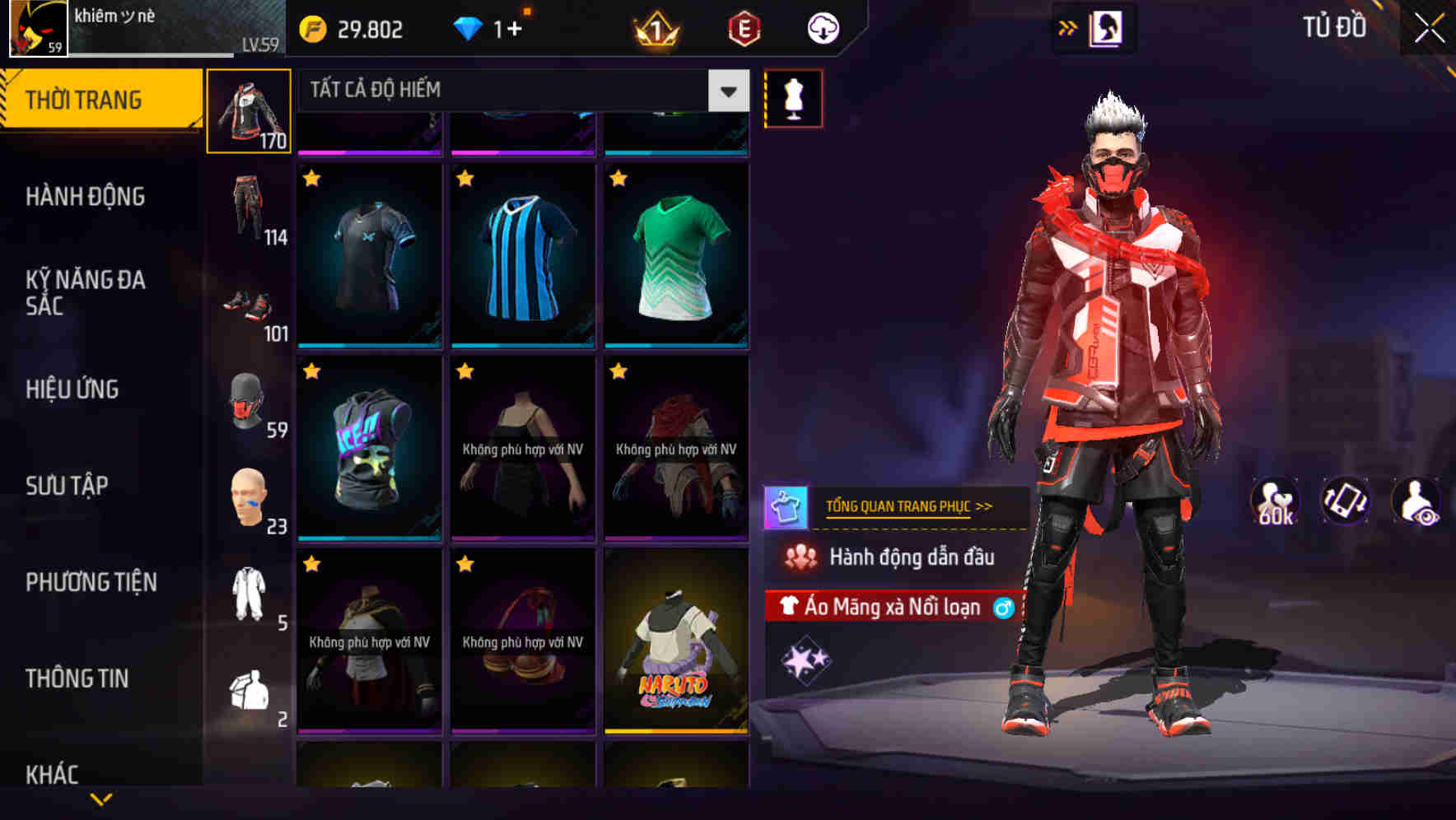This screenshot has height=820, width=1456.
Task: Expand the chevron below KHÁC in sidebar
Action: pyautogui.click(x=101, y=797)
